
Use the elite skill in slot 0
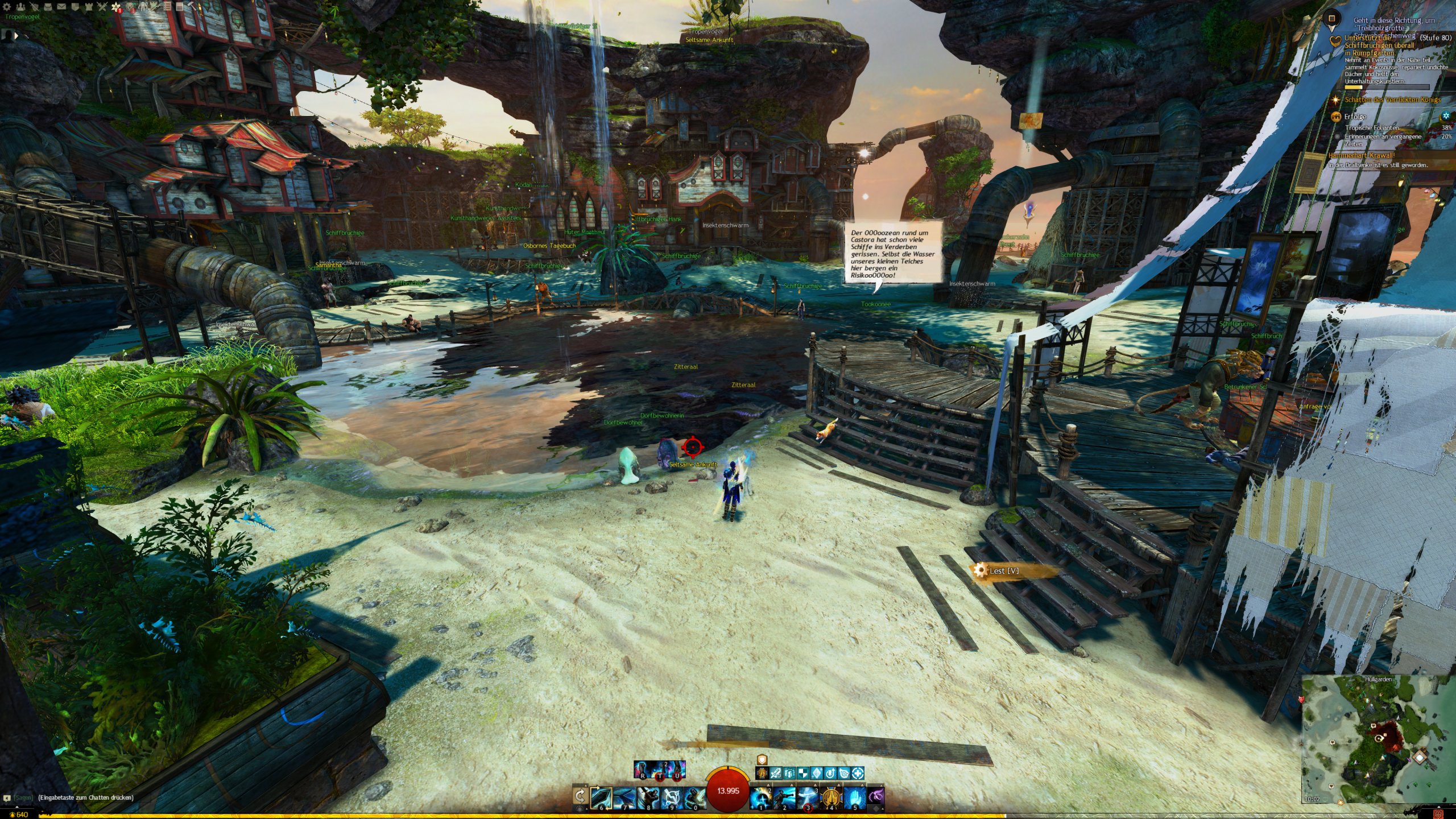tap(694, 797)
